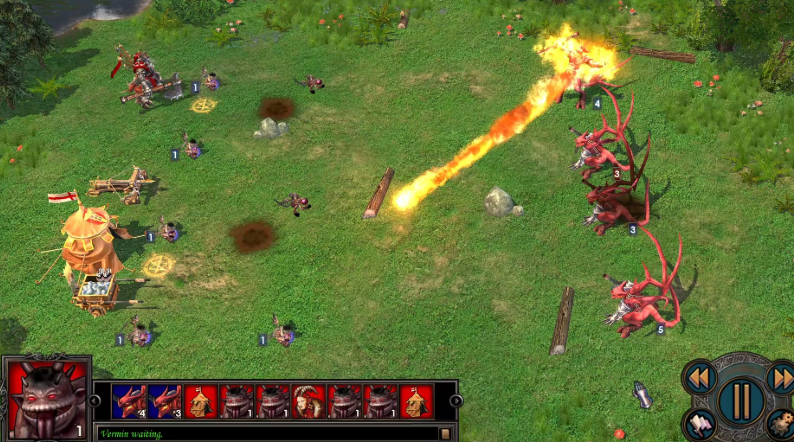
Task: Select the horned woman portrait in turn bar
Action: coord(309,401)
